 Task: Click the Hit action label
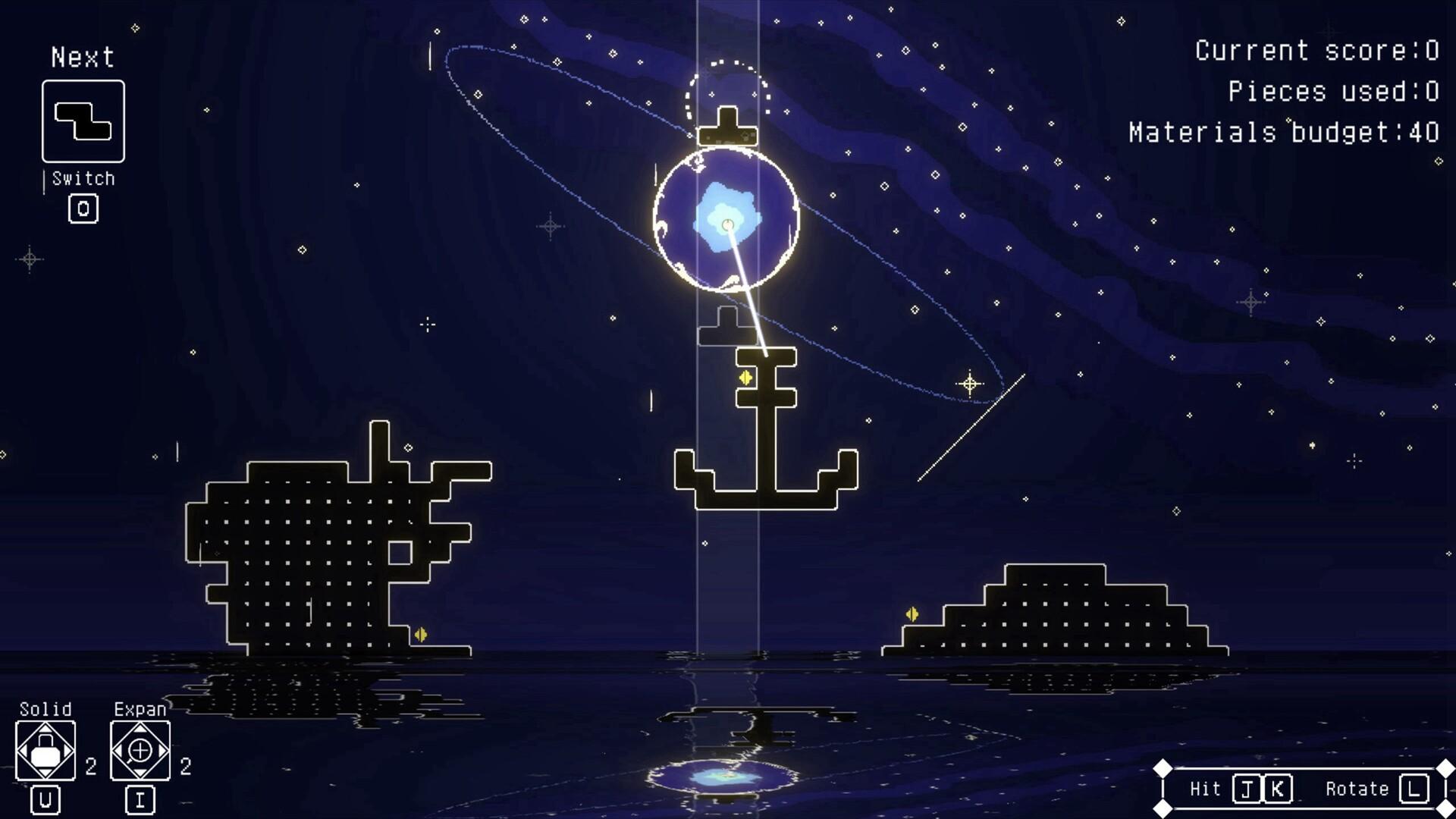tap(1205, 789)
